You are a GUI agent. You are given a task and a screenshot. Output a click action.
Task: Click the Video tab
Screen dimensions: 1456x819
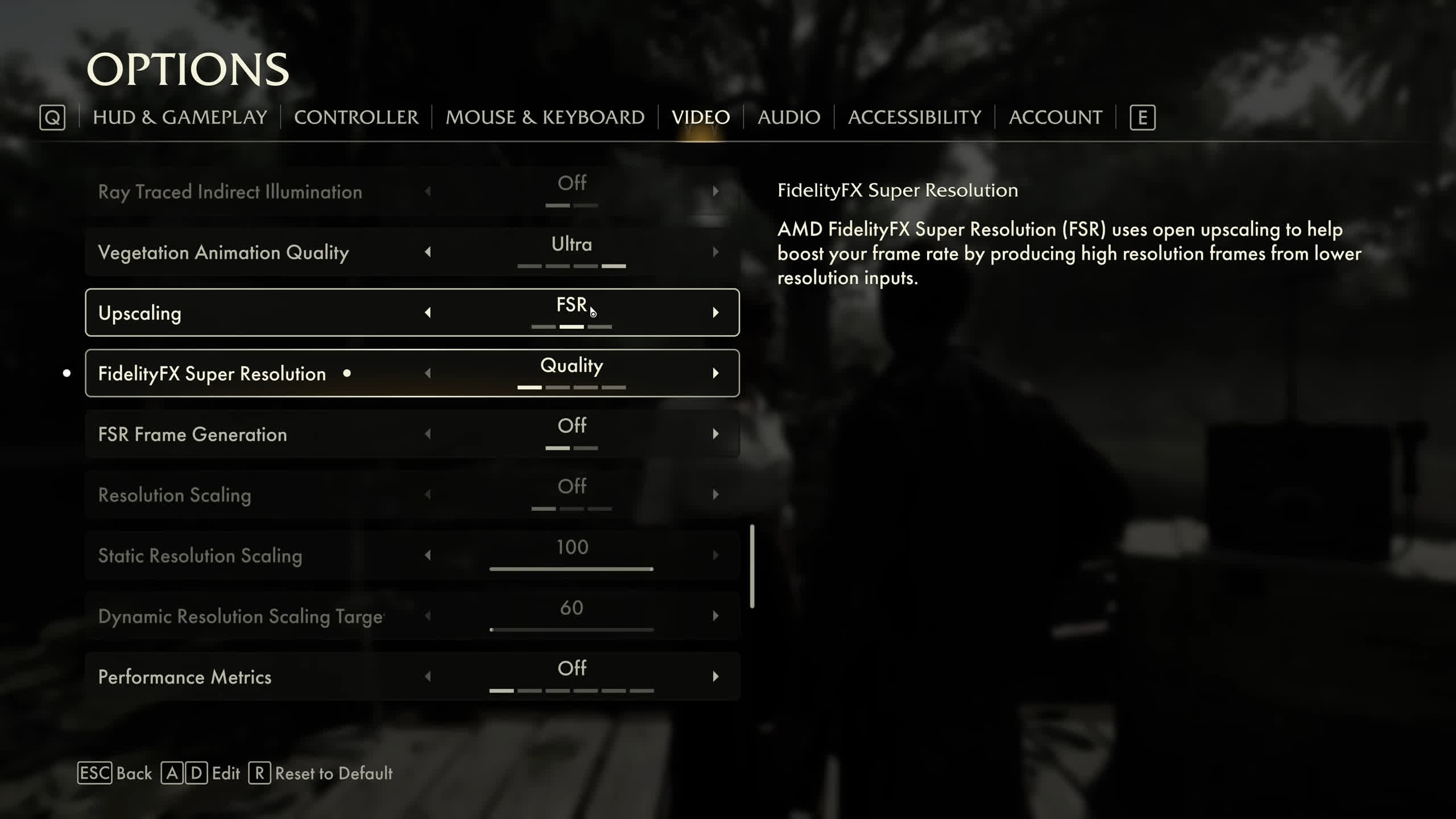[x=701, y=117]
